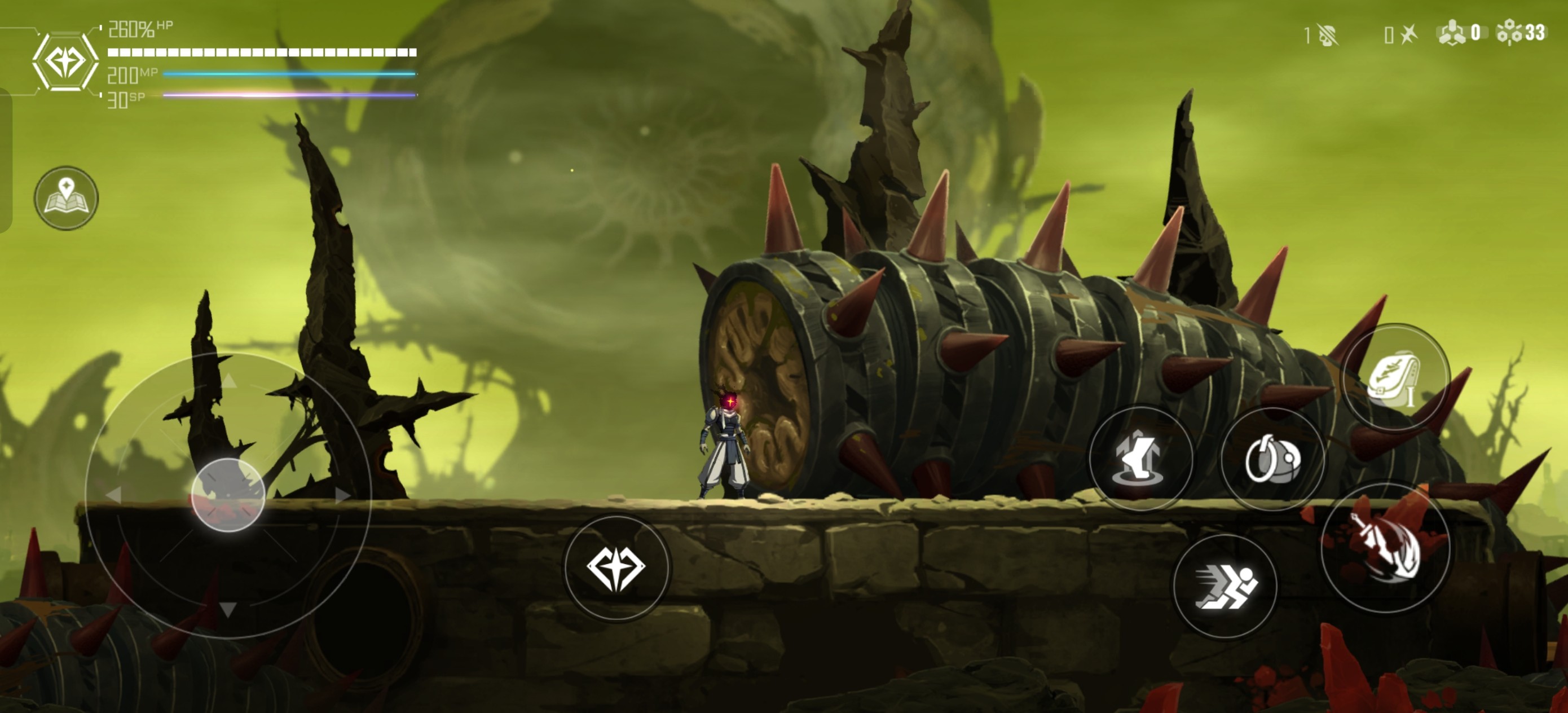Attack with the sword slash button
1568x713 pixels.
(x=1385, y=546)
